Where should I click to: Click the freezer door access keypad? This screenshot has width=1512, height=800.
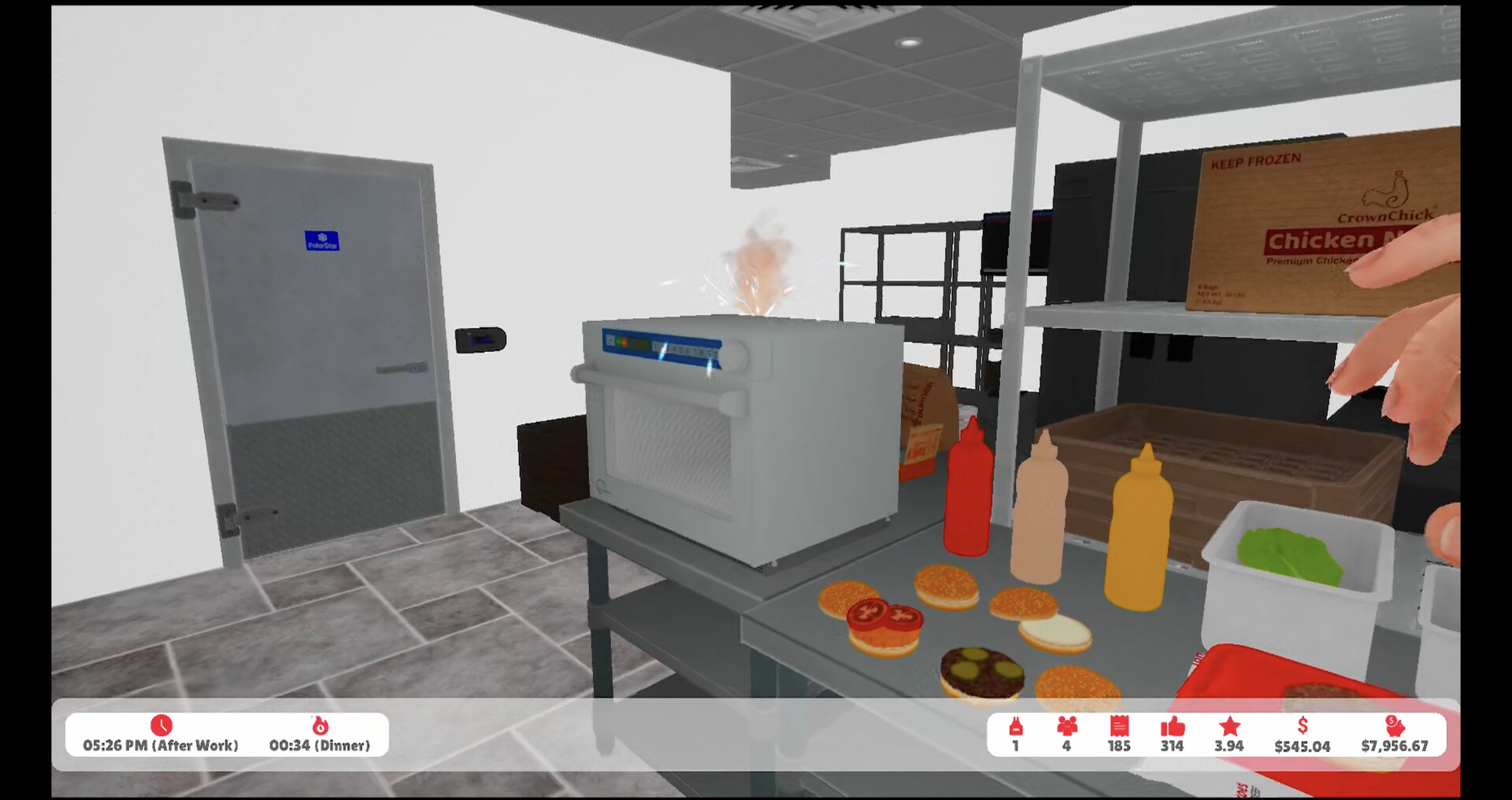coord(480,340)
